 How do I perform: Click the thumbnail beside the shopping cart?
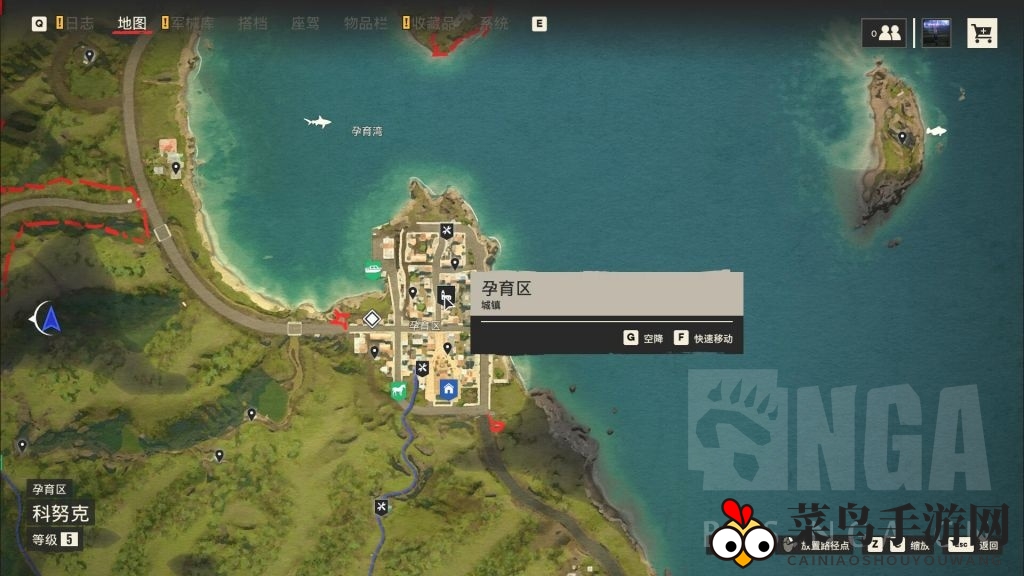[x=936, y=33]
